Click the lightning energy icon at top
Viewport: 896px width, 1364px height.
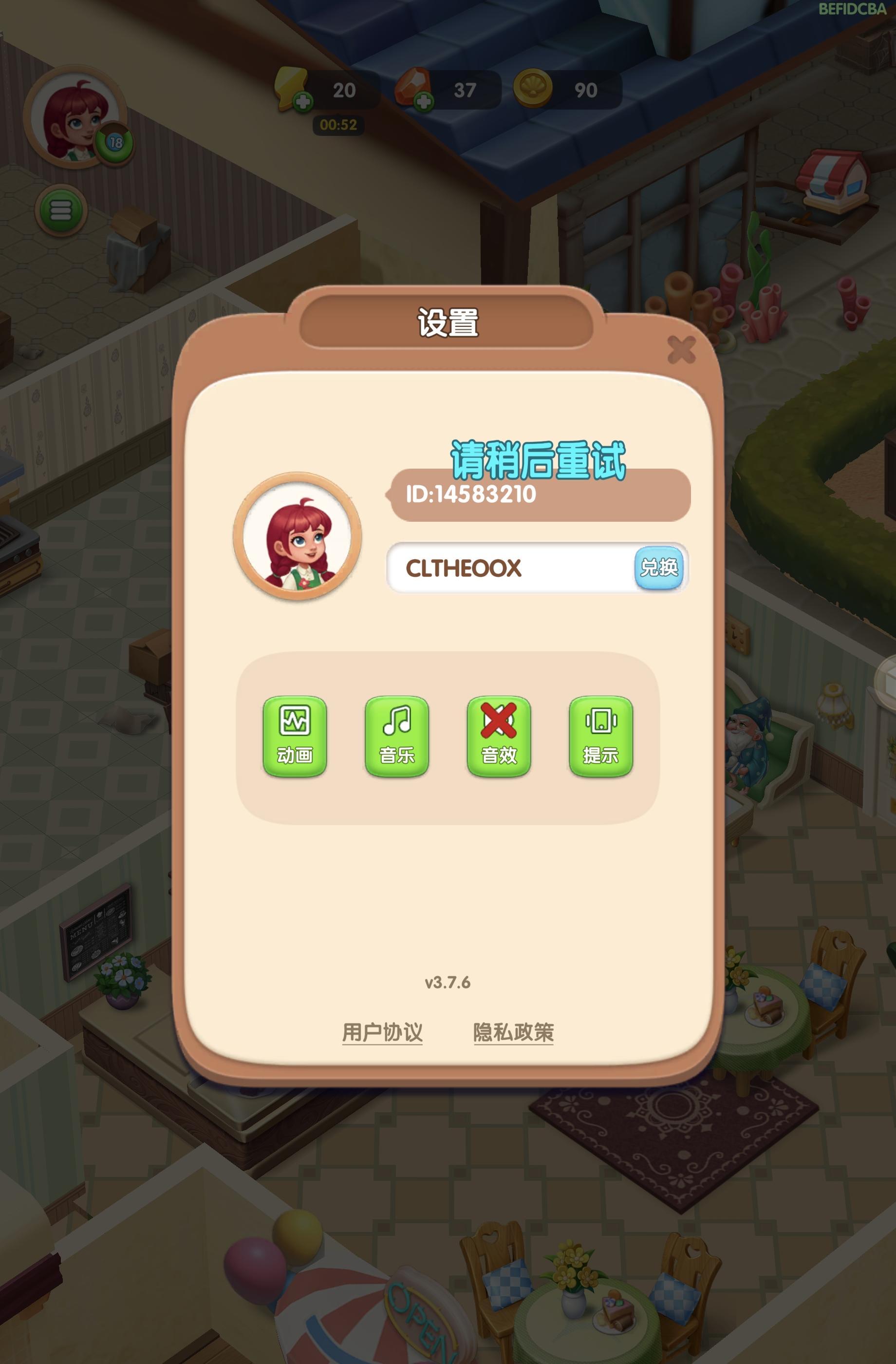click(292, 90)
